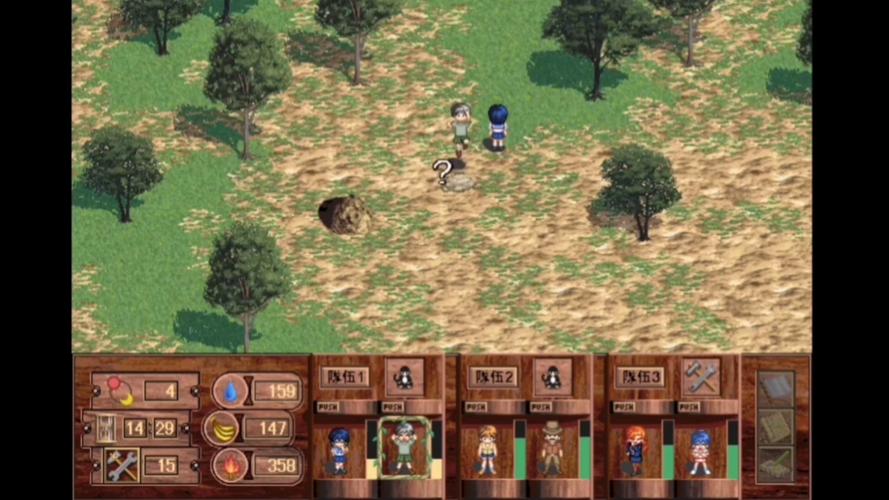The width and height of the screenshot is (889, 500).
Task: Open the bottom icon in side panel
Action: click(x=776, y=463)
